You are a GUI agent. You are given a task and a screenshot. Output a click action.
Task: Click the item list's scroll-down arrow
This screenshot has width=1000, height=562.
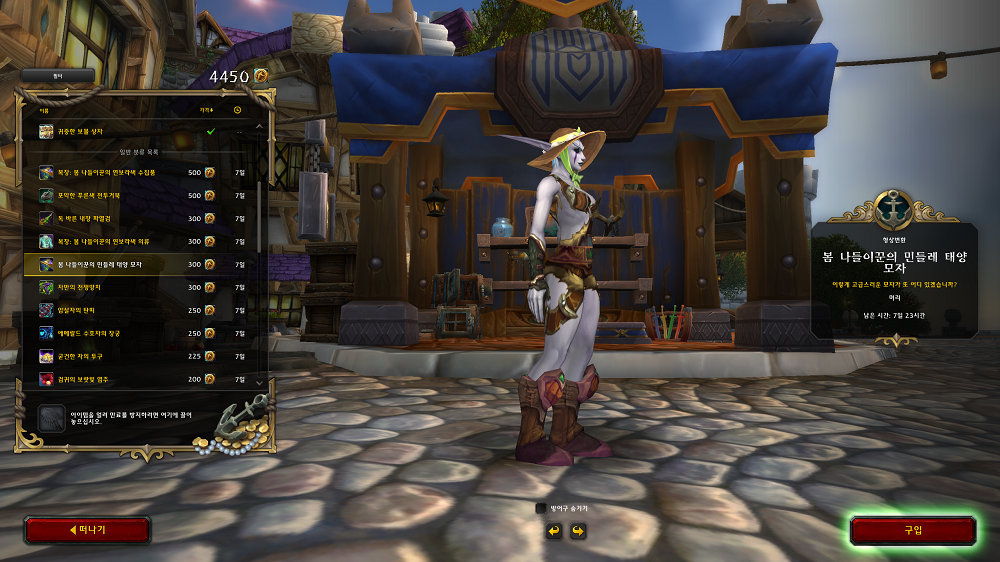(261, 382)
